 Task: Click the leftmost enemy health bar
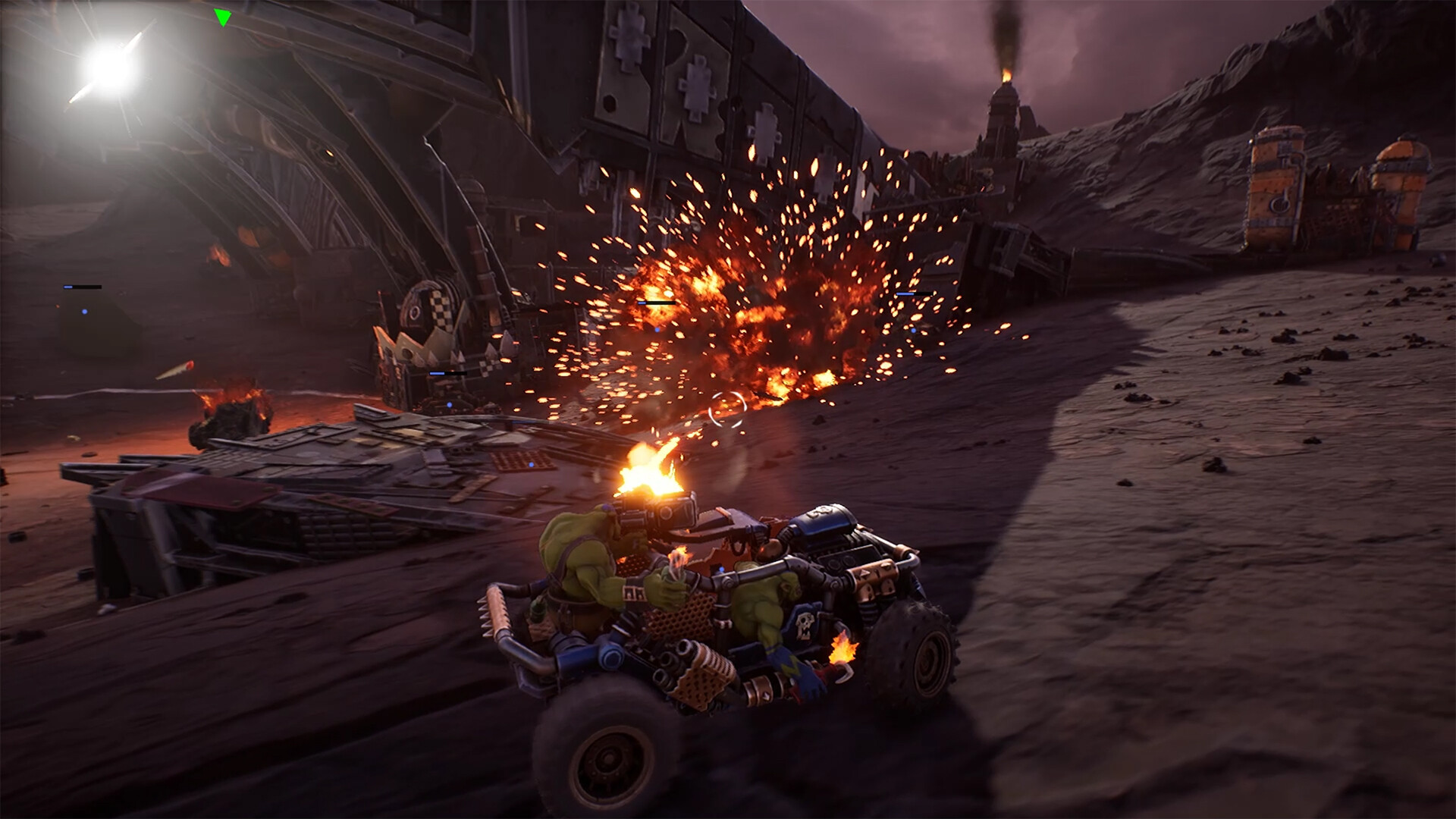coord(83,287)
